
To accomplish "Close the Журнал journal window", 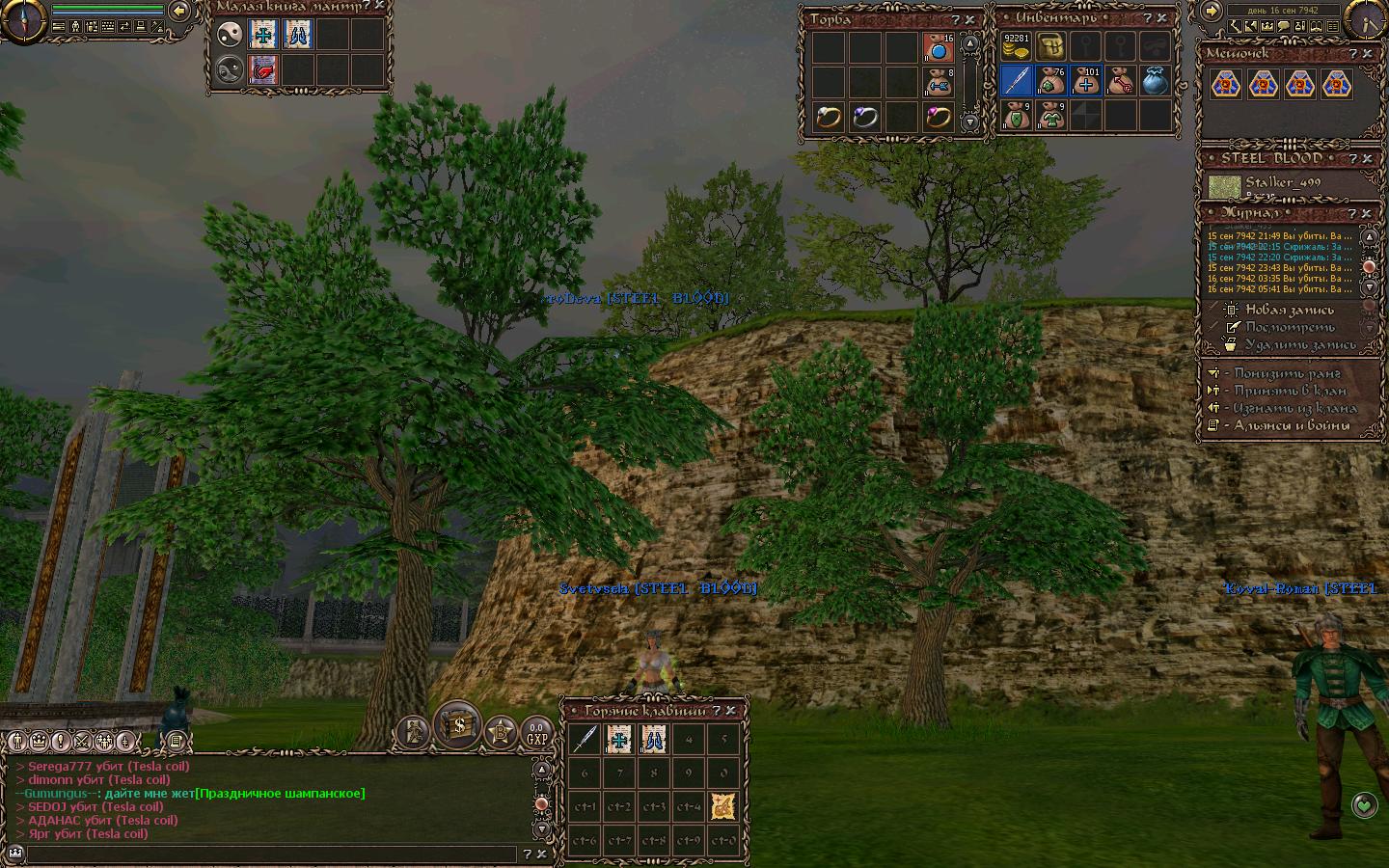I will [x=1368, y=213].
